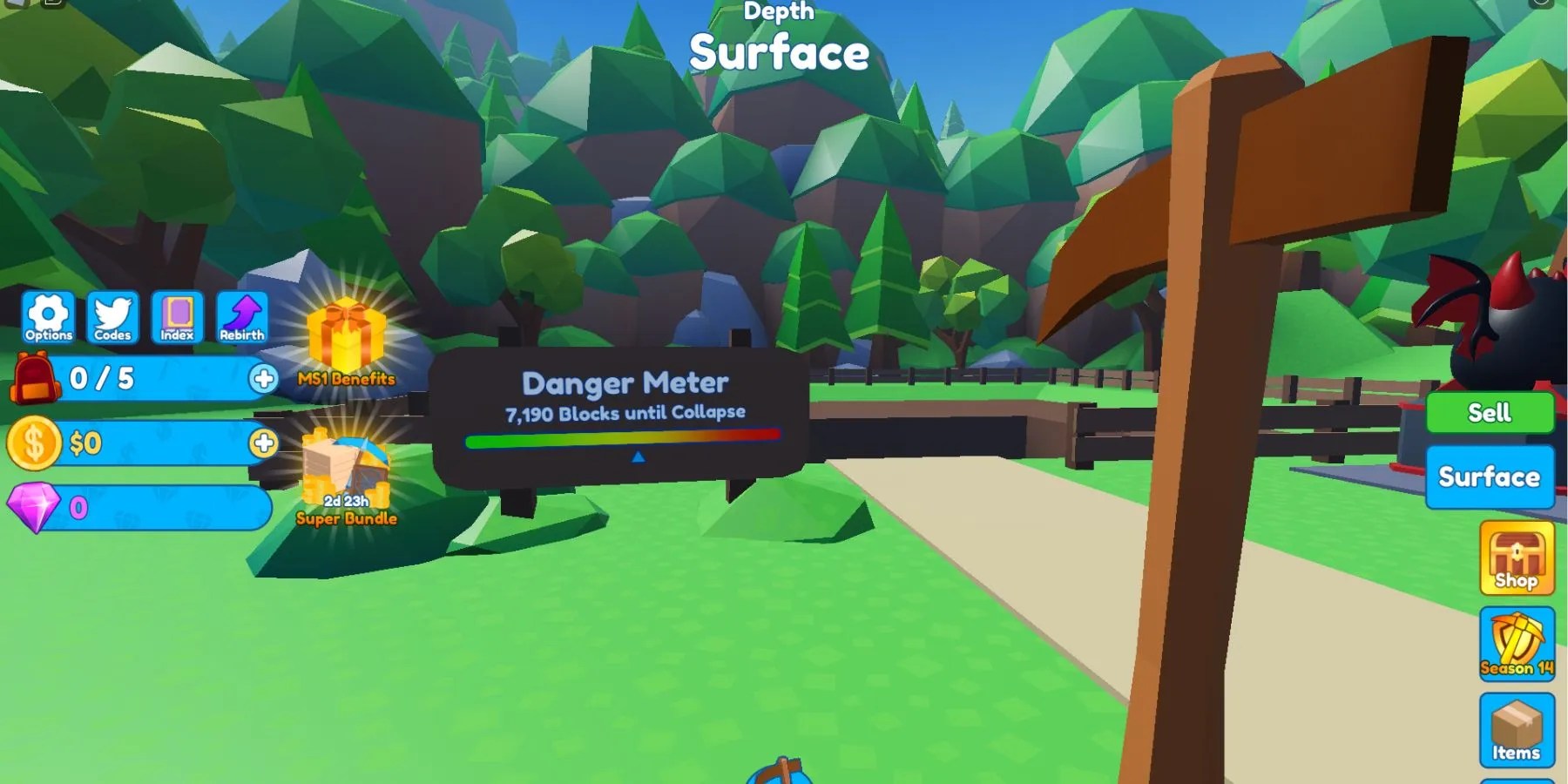This screenshot has width=1568, height=784.
Task: Open the Index menu
Action: pyautogui.click(x=177, y=316)
